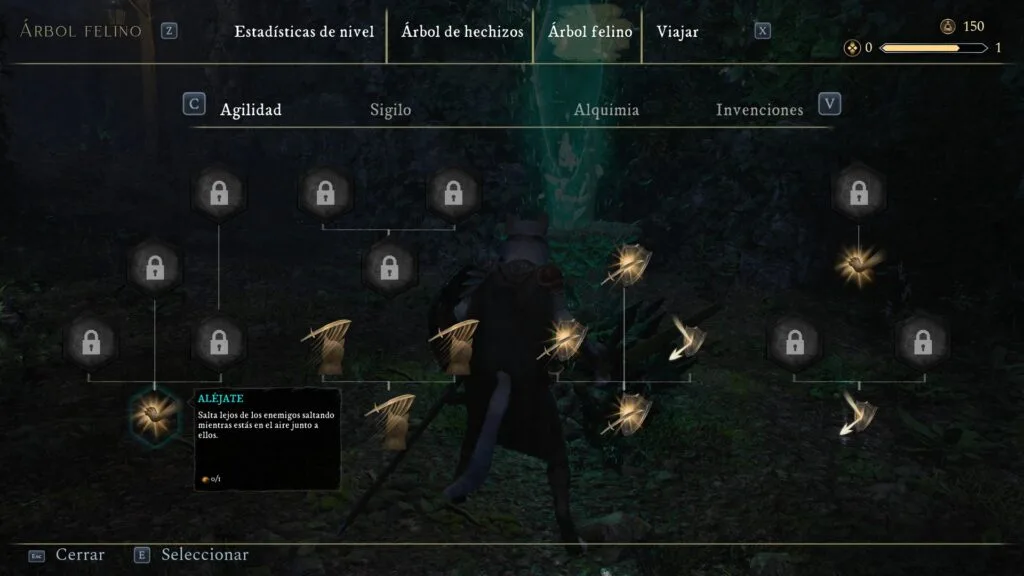
Task: Open the Viajar tab
Action: [677, 31]
